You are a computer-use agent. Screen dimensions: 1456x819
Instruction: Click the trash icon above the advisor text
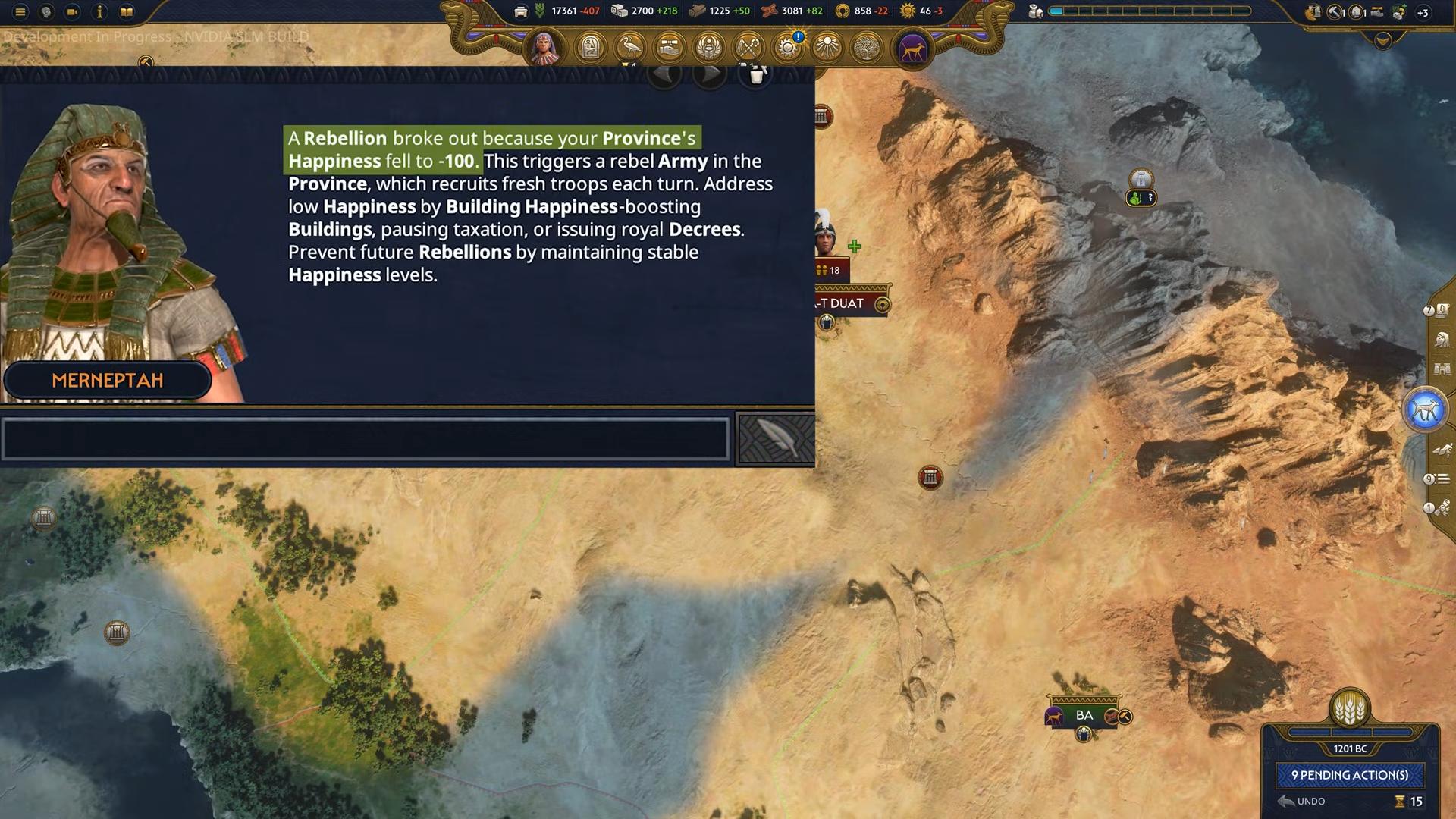click(x=755, y=76)
